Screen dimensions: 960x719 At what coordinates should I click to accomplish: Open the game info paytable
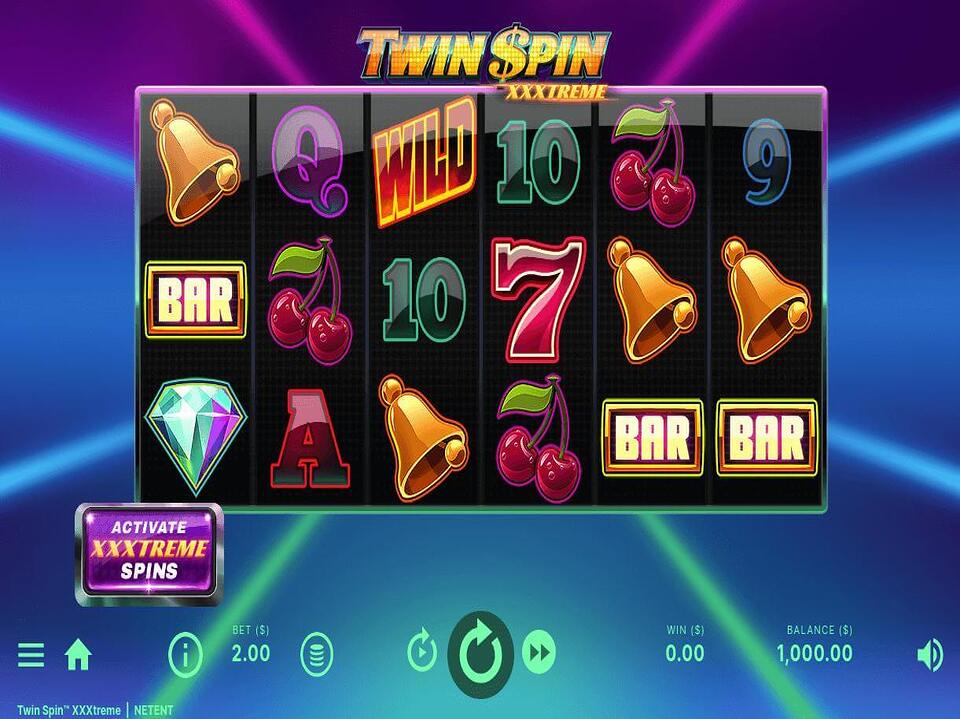pyautogui.click(x=185, y=655)
